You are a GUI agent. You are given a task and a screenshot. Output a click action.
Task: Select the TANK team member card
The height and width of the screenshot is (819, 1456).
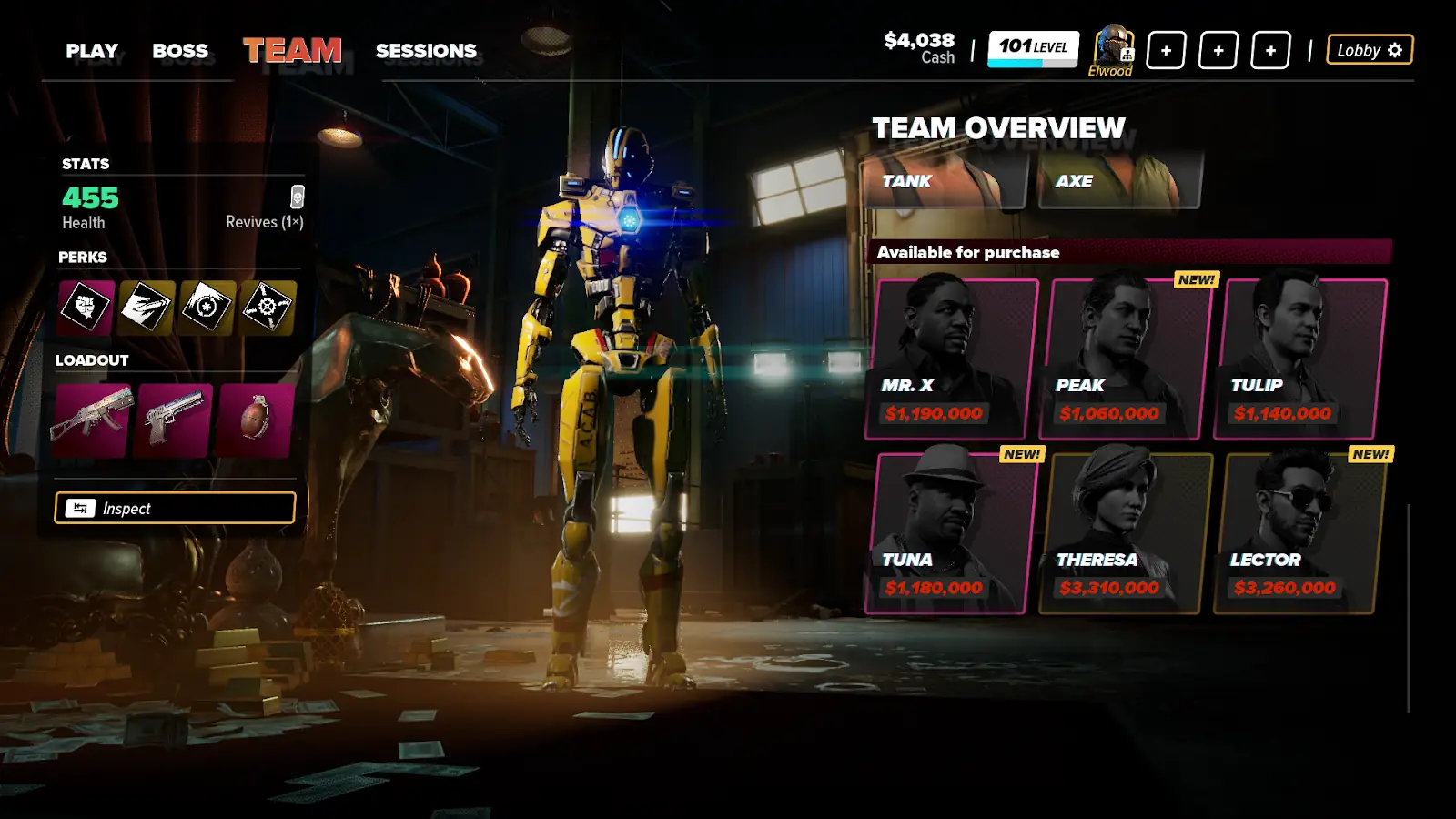(x=945, y=181)
